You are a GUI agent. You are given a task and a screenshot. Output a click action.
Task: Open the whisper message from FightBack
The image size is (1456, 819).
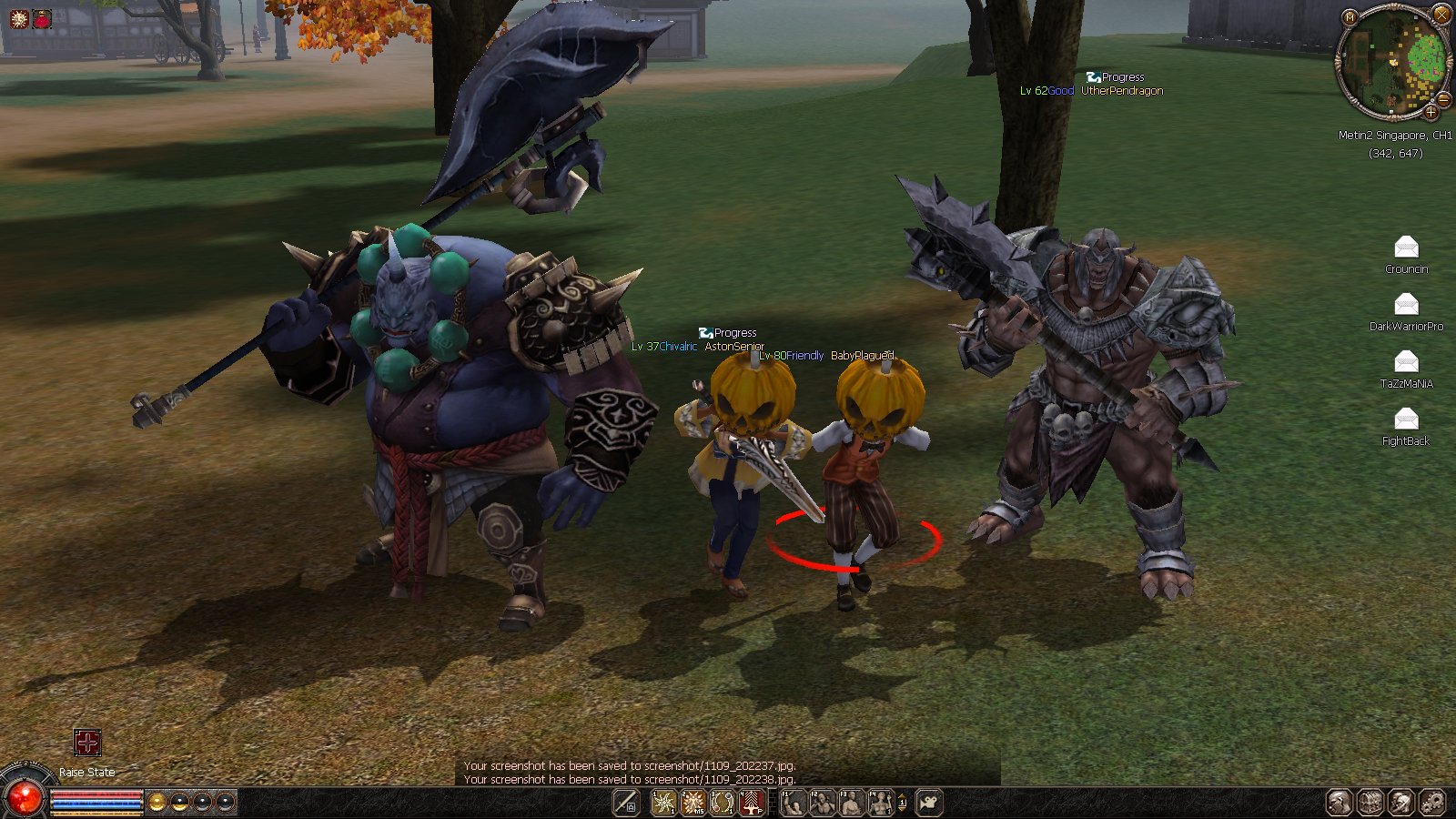coord(1406,419)
